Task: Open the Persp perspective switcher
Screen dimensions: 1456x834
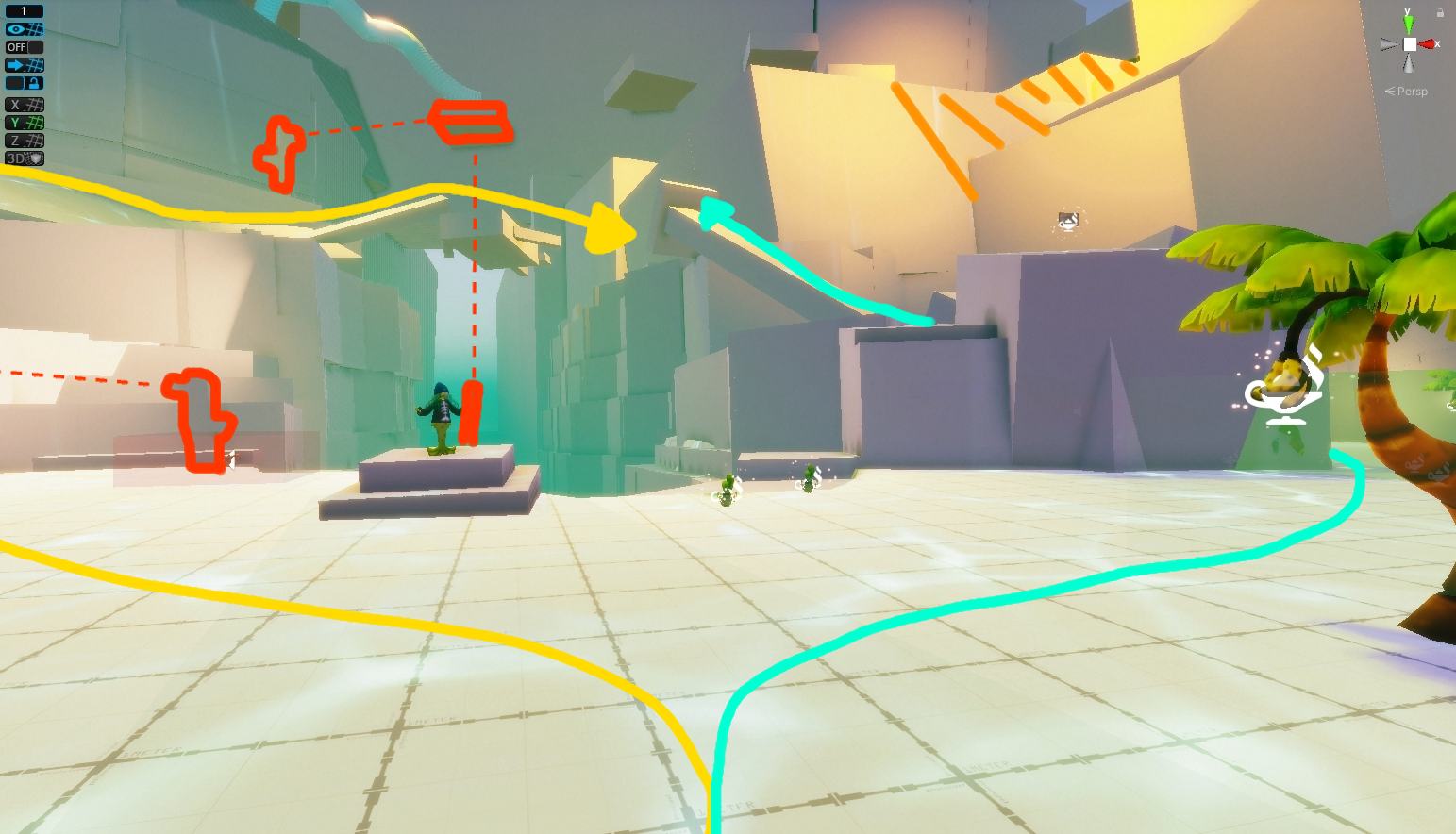Action: [x=1406, y=91]
